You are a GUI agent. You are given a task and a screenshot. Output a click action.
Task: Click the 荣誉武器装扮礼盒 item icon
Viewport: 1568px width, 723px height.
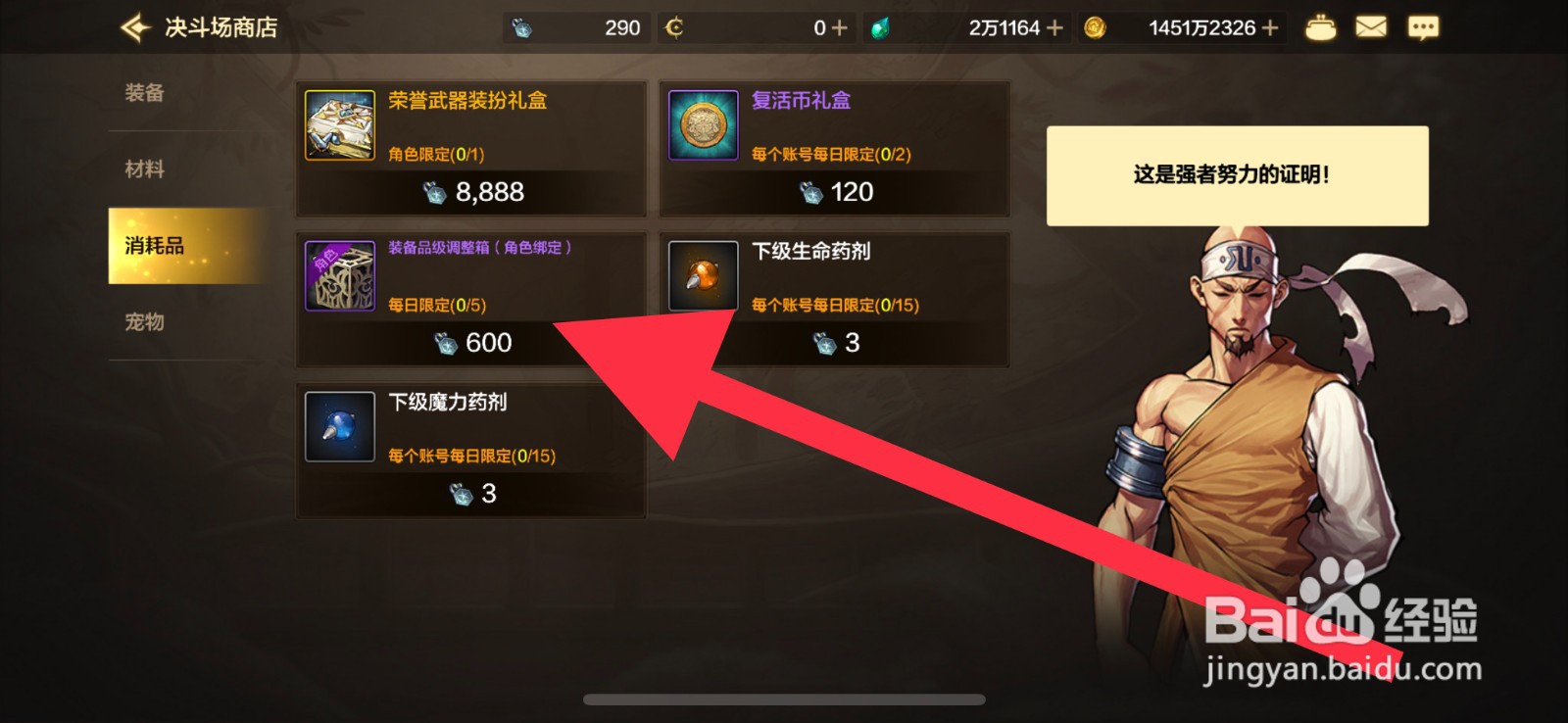click(339, 125)
